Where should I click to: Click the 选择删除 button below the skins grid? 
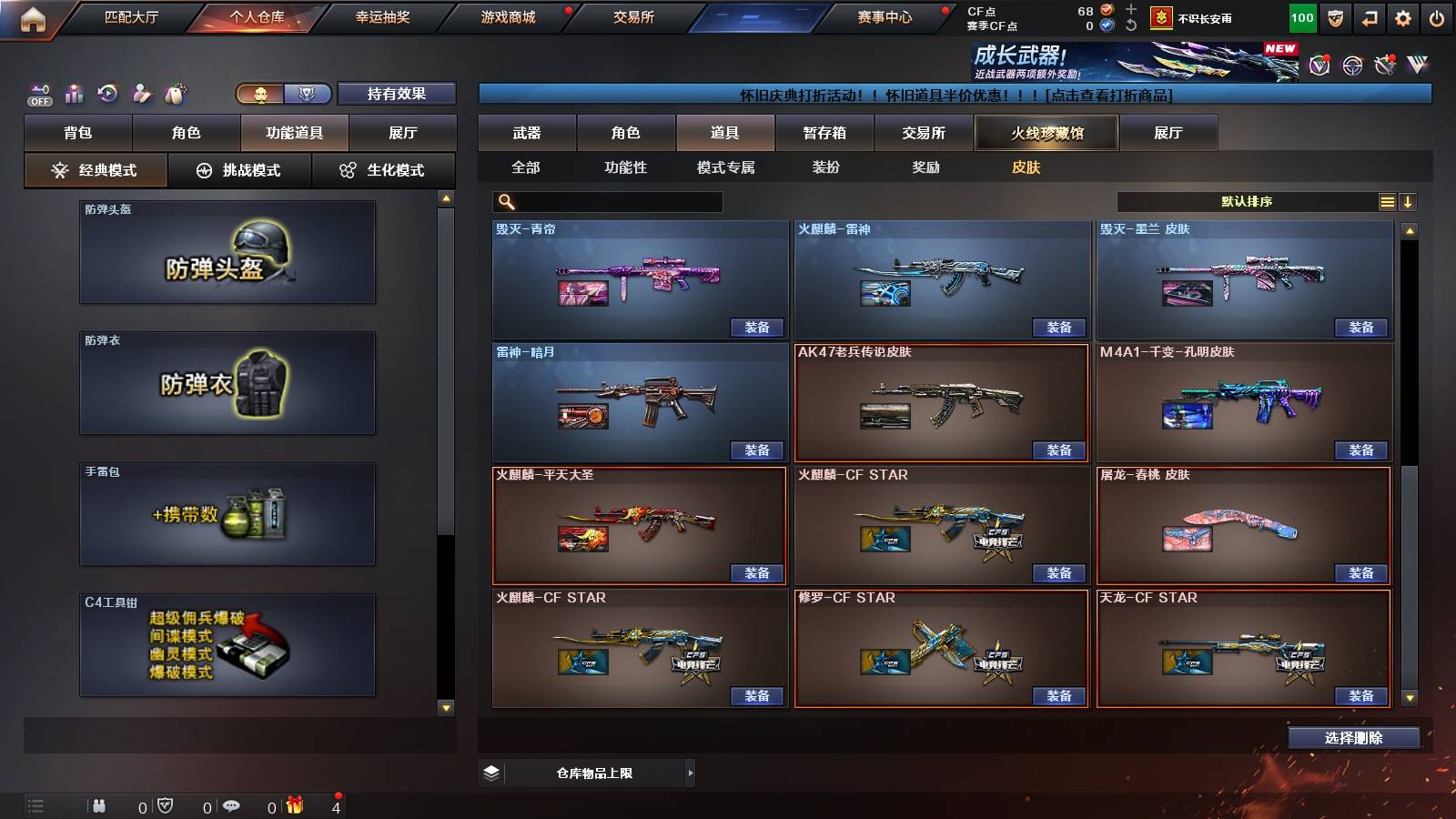pyautogui.click(x=1353, y=737)
